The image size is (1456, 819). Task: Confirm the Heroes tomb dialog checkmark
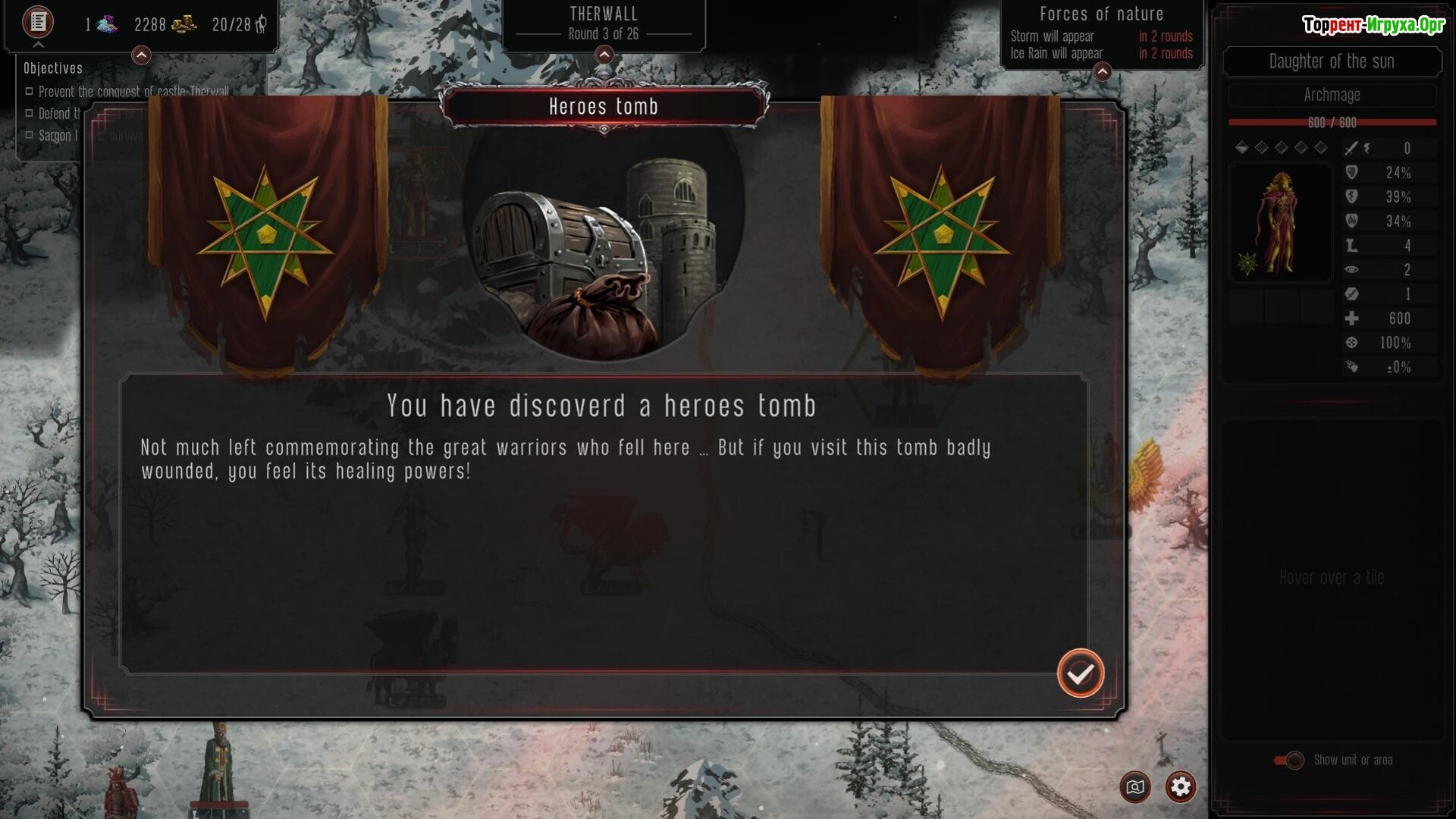point(1081,673)
